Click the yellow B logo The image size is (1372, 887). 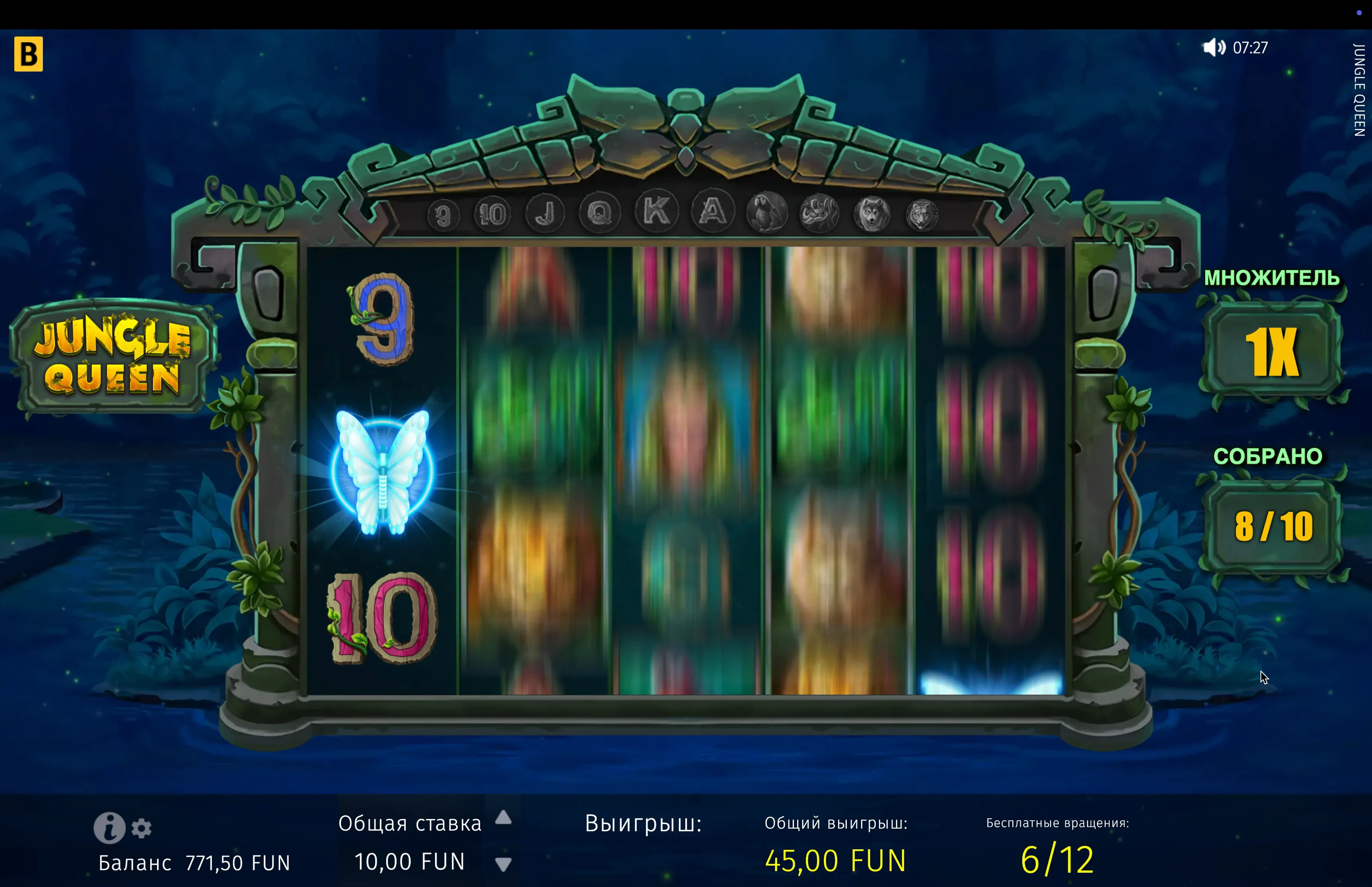coord(29,54)
